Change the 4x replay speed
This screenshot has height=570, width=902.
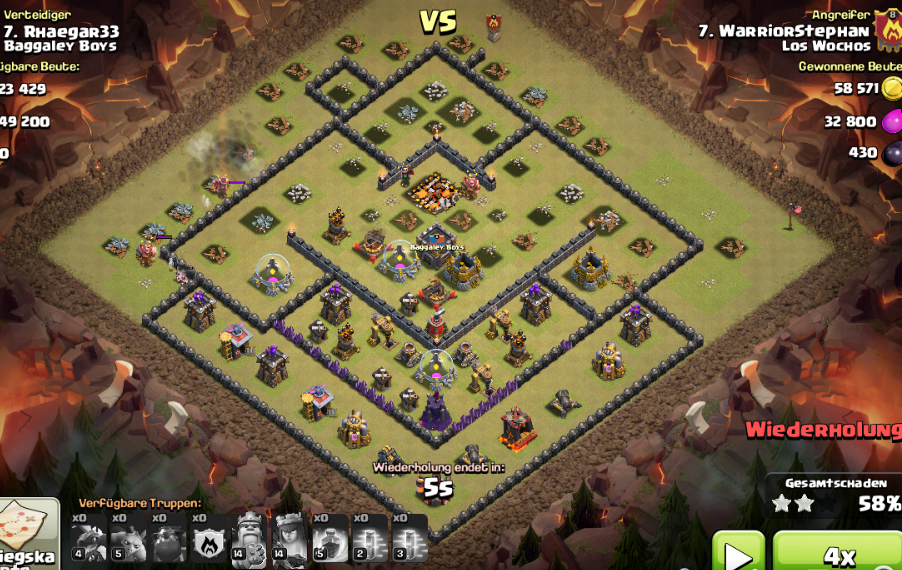(838, 552)
